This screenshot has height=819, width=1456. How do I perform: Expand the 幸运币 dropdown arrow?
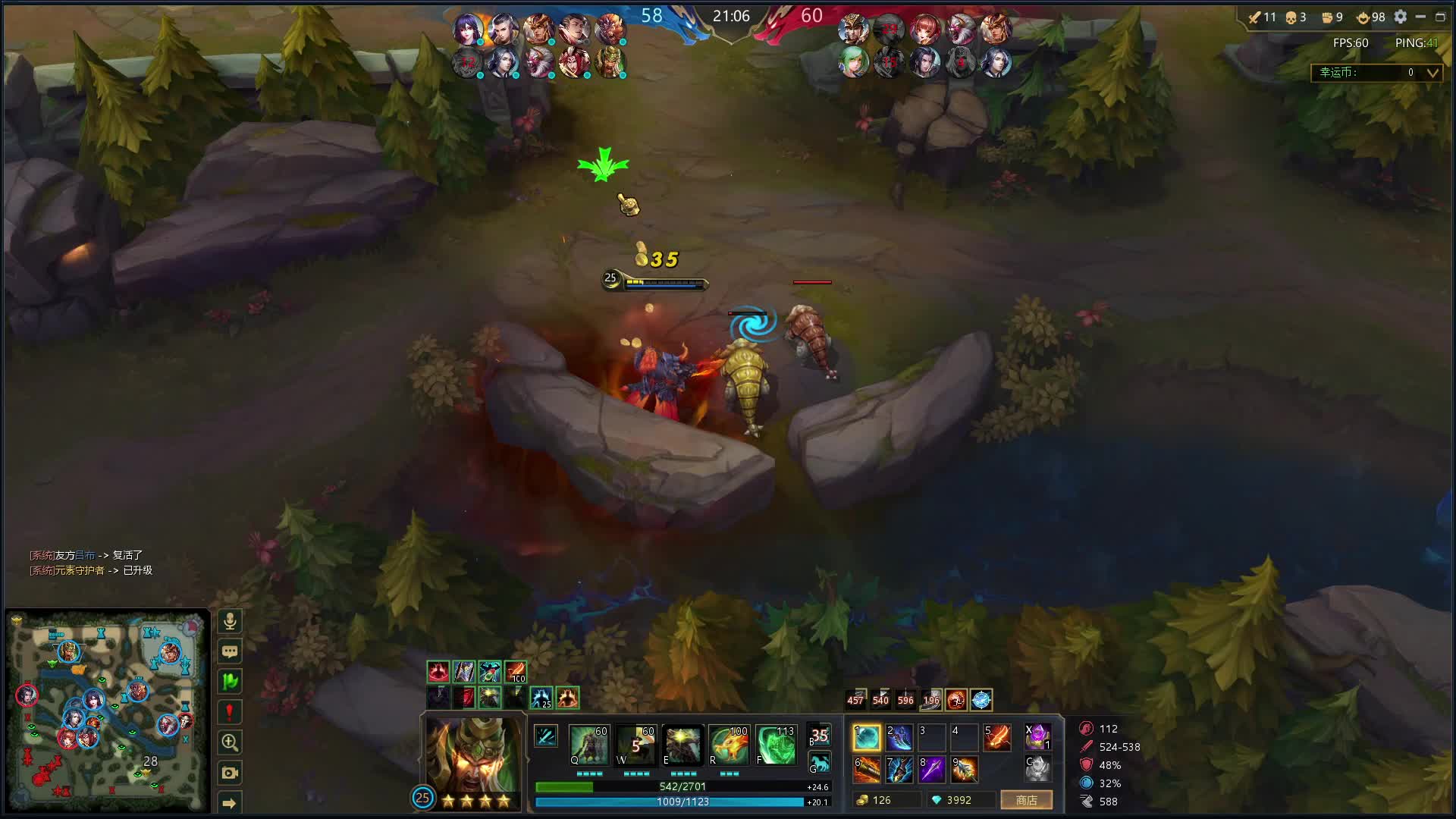click(1432, 73)
